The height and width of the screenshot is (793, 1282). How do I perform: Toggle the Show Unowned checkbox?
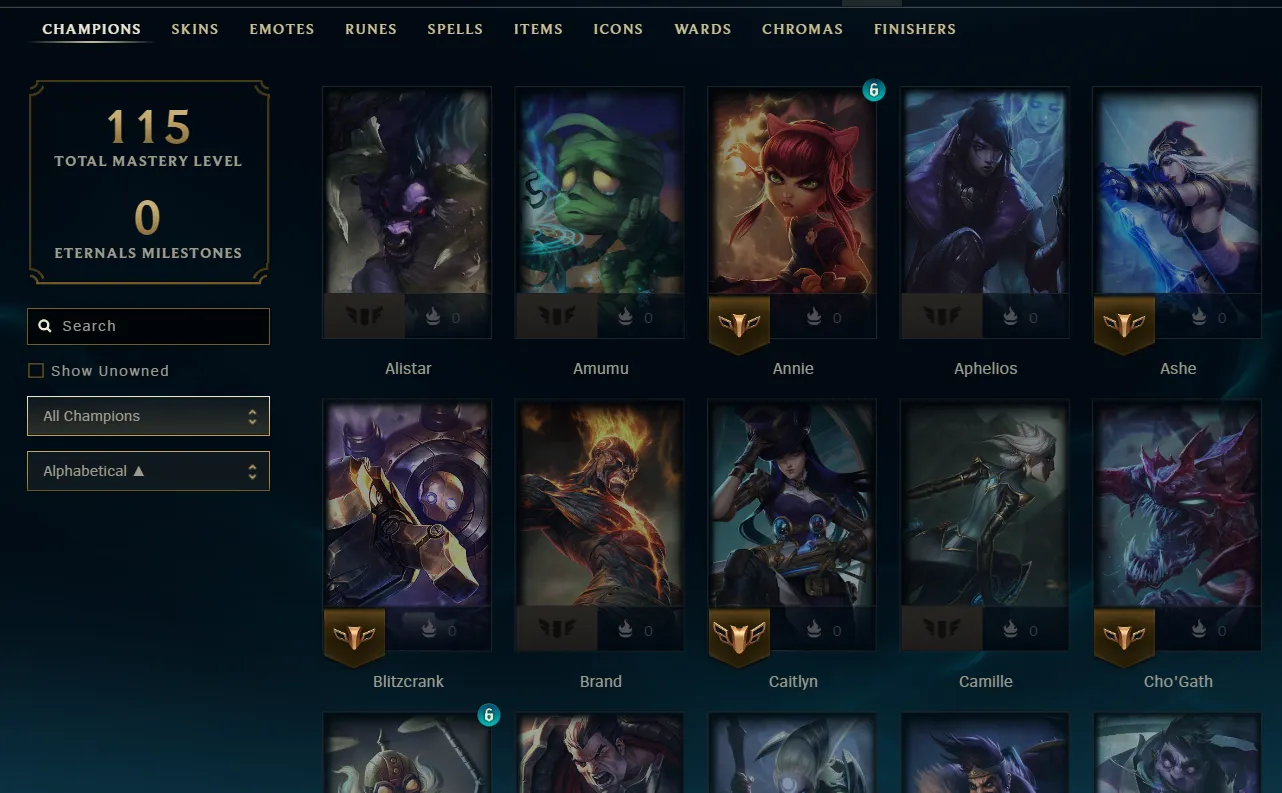point(36,371)
